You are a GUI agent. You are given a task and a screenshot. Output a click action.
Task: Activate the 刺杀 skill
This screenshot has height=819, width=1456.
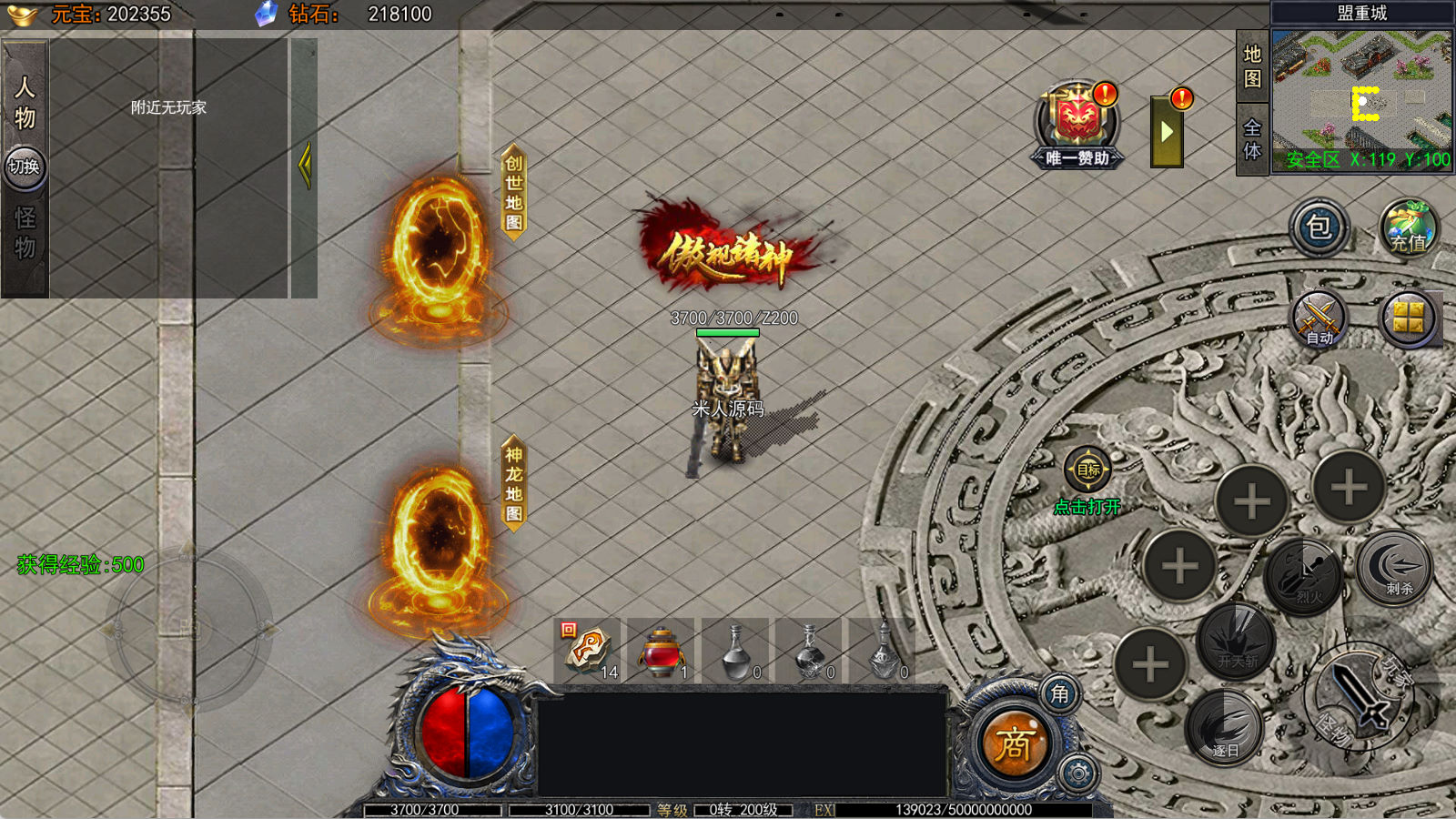pos(1394,568)
